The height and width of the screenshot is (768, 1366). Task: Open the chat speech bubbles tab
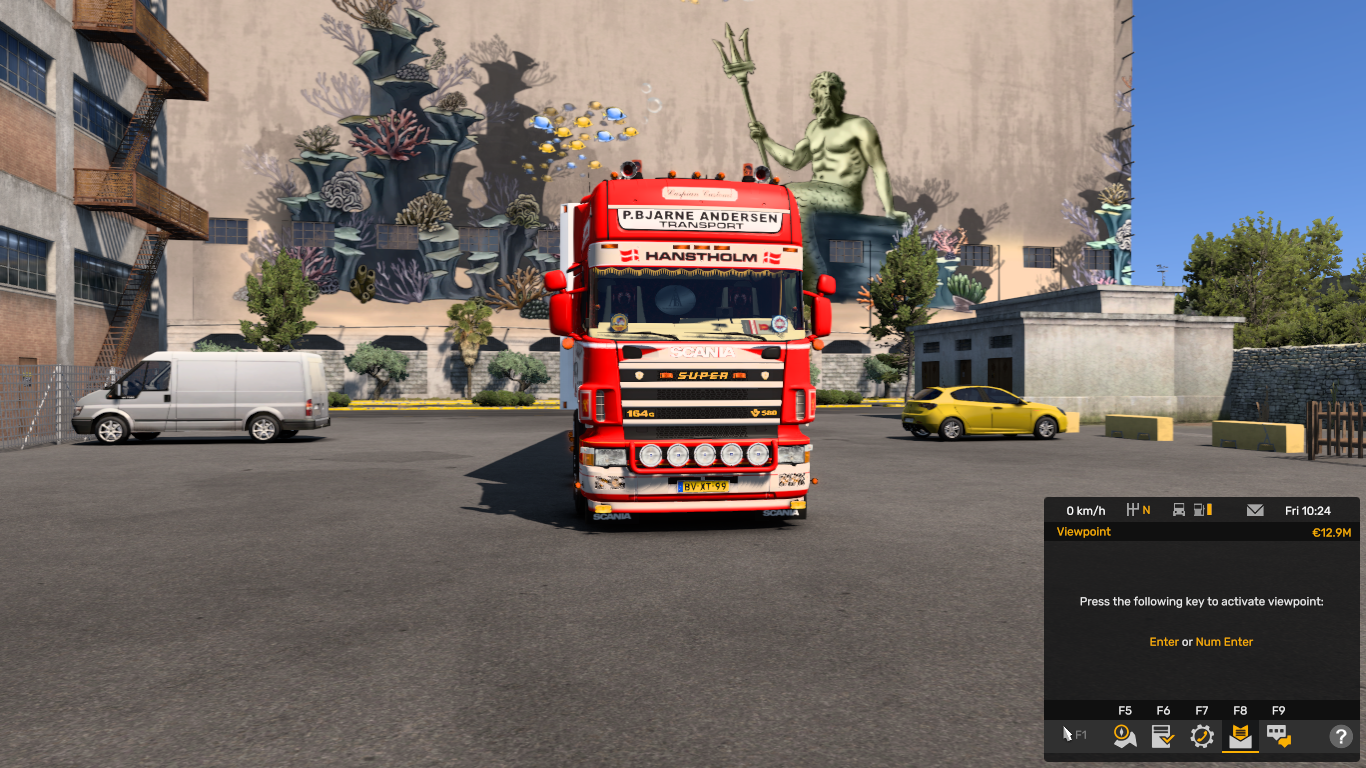pos(1278,736)
